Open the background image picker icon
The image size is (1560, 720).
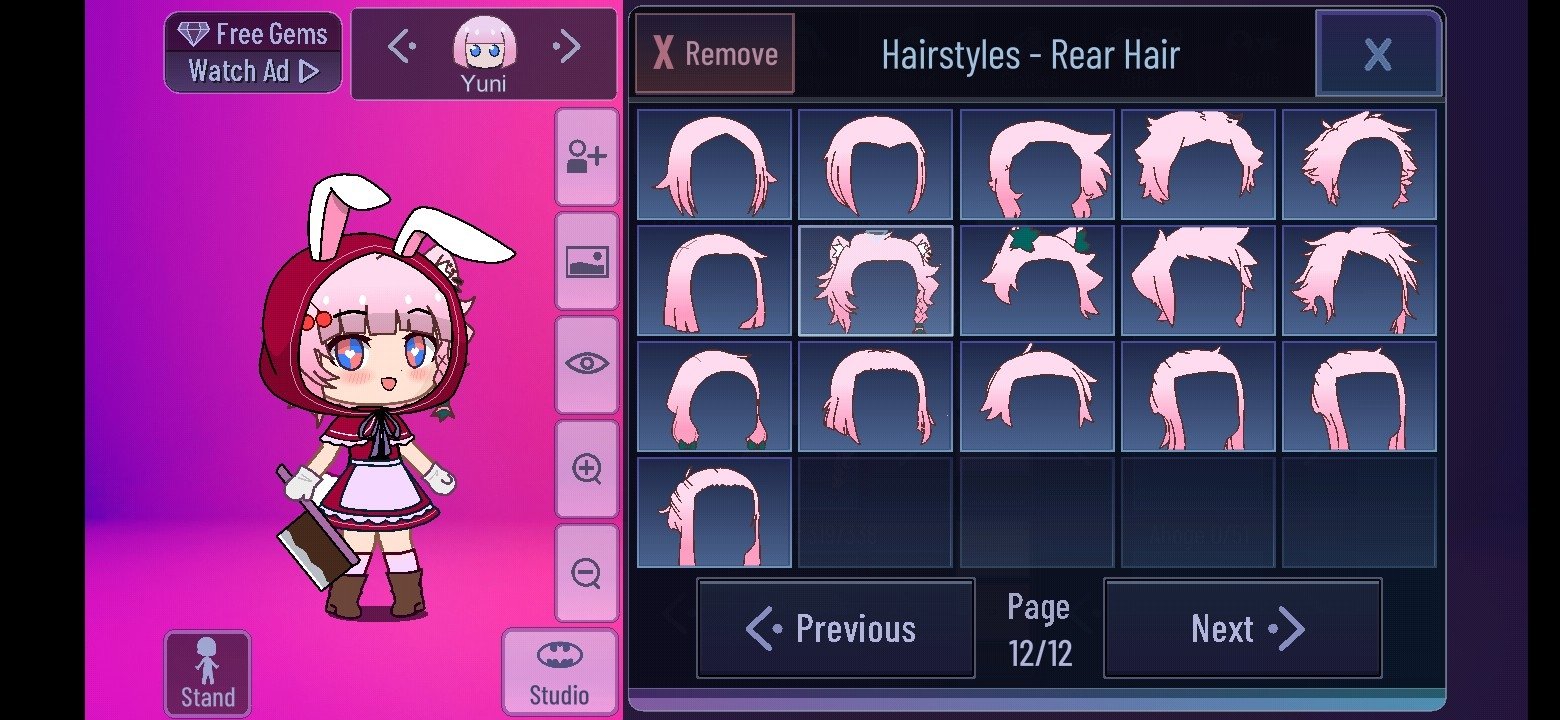point(587,262)
